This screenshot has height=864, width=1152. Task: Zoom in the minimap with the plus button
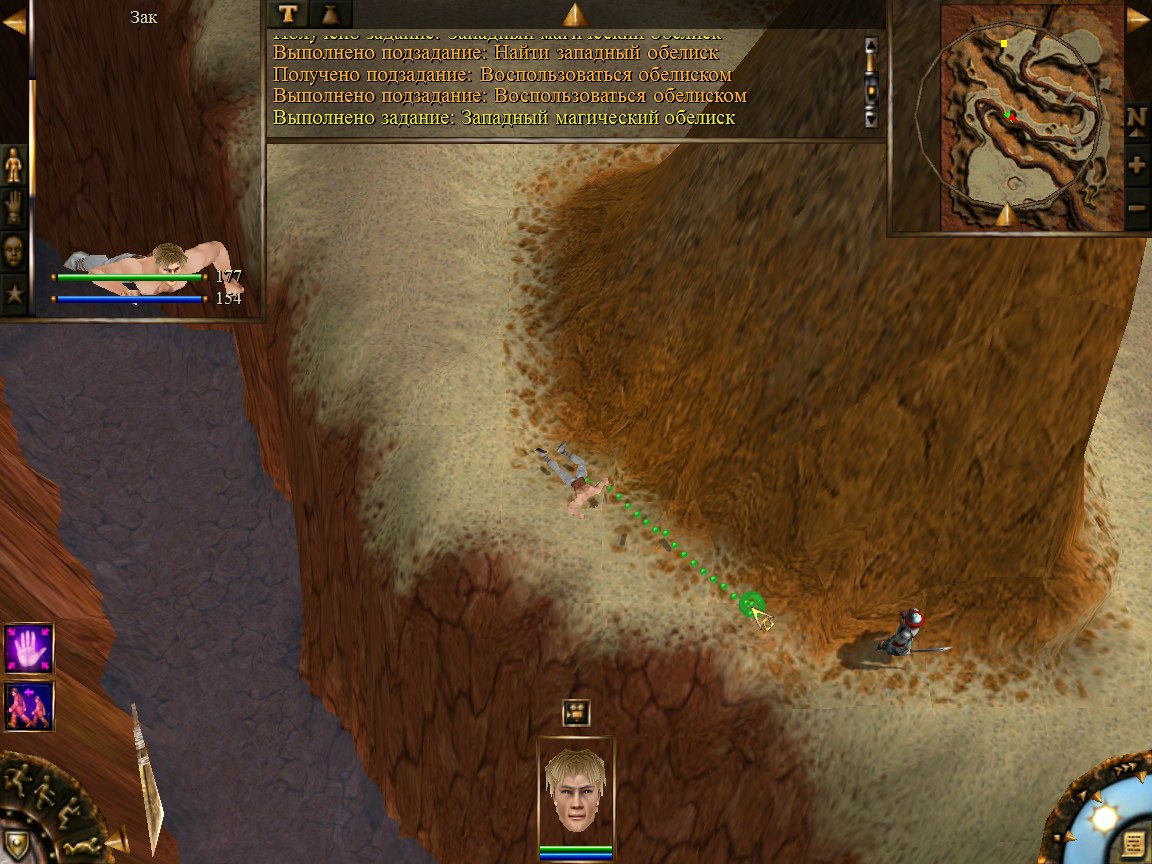pyautogui.click(x=1137, y=165)
